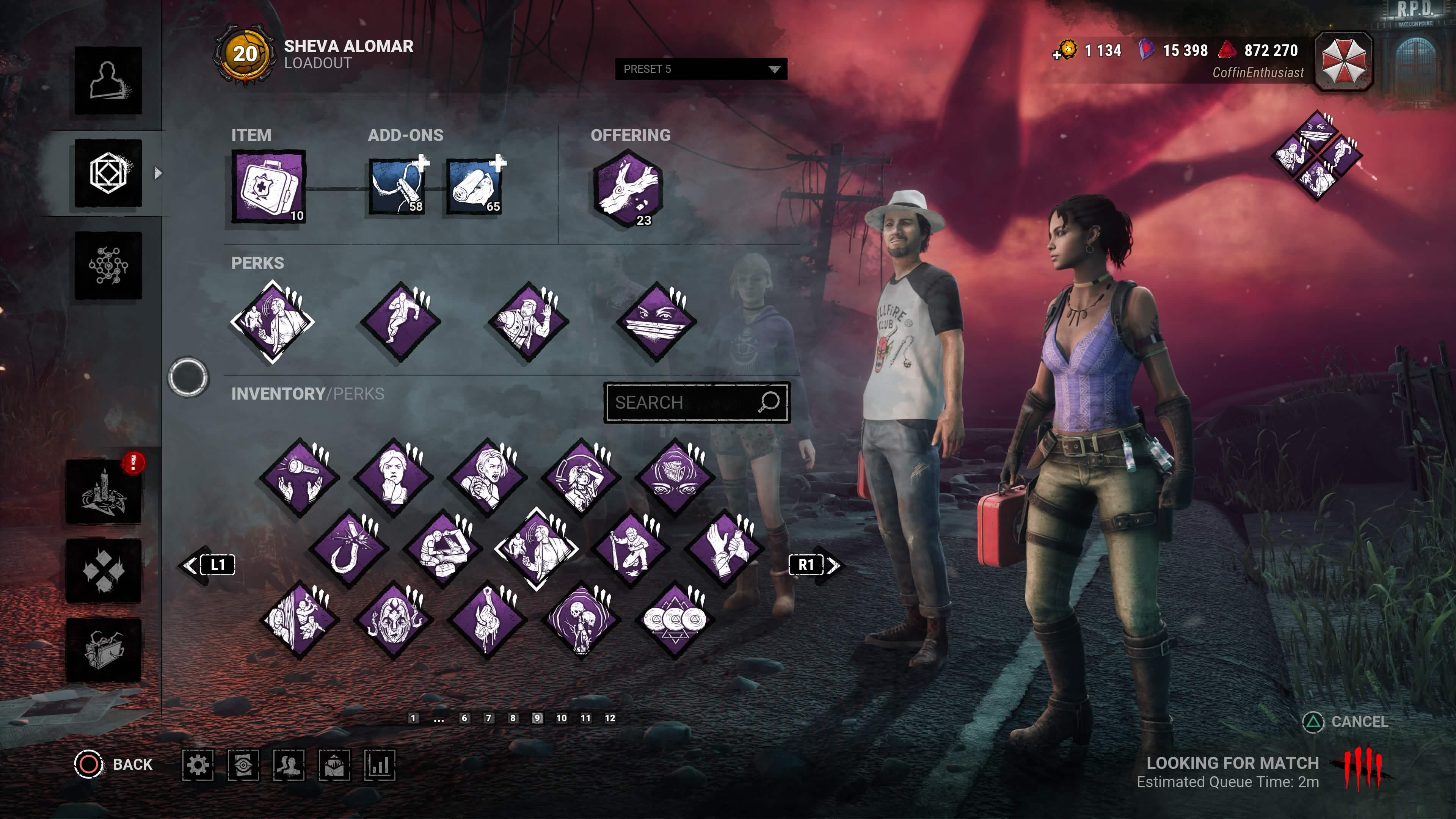
Task: Go back with the Back button
Action: click(x=114, y=764)
